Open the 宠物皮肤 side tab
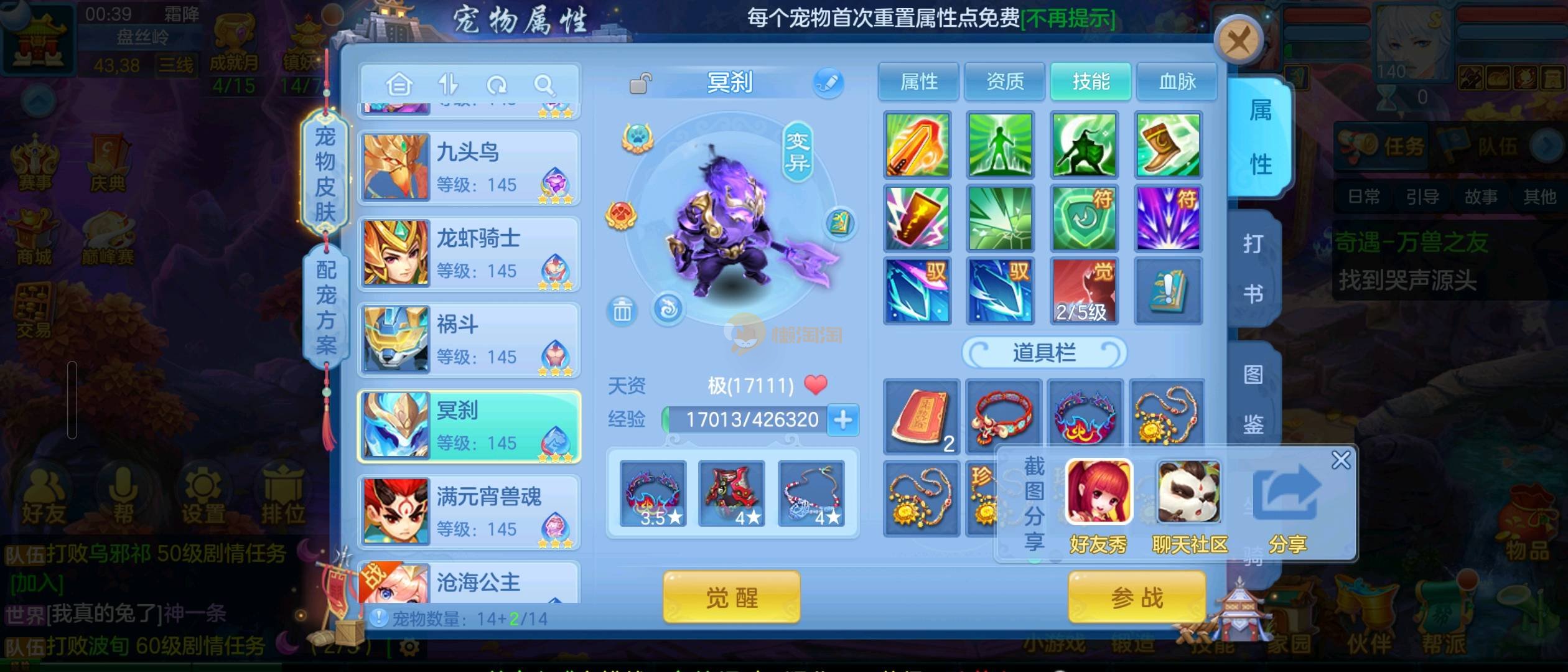 pyautogui.click(x=325, y=173)
